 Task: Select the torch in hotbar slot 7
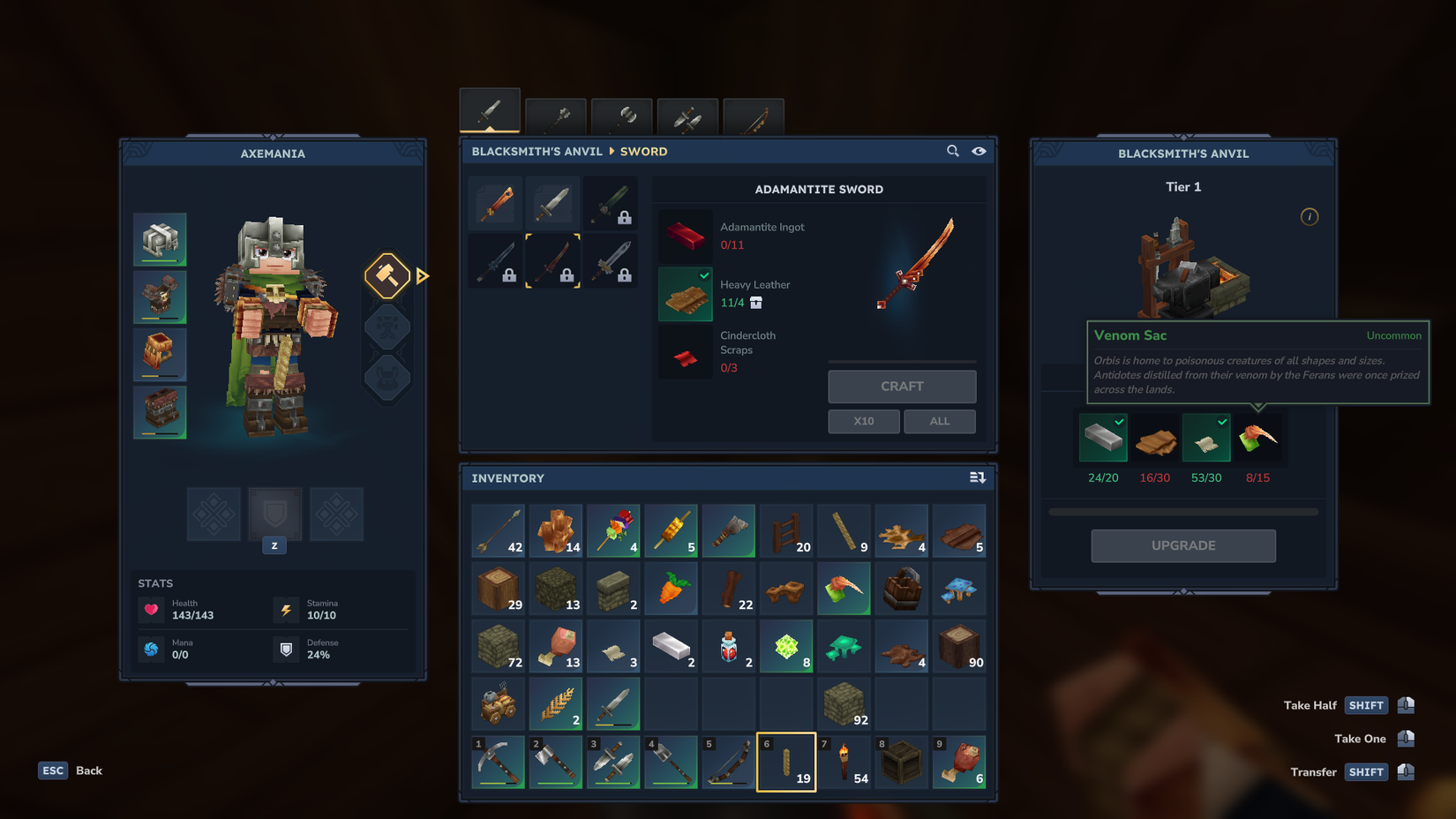coord(844,762)
